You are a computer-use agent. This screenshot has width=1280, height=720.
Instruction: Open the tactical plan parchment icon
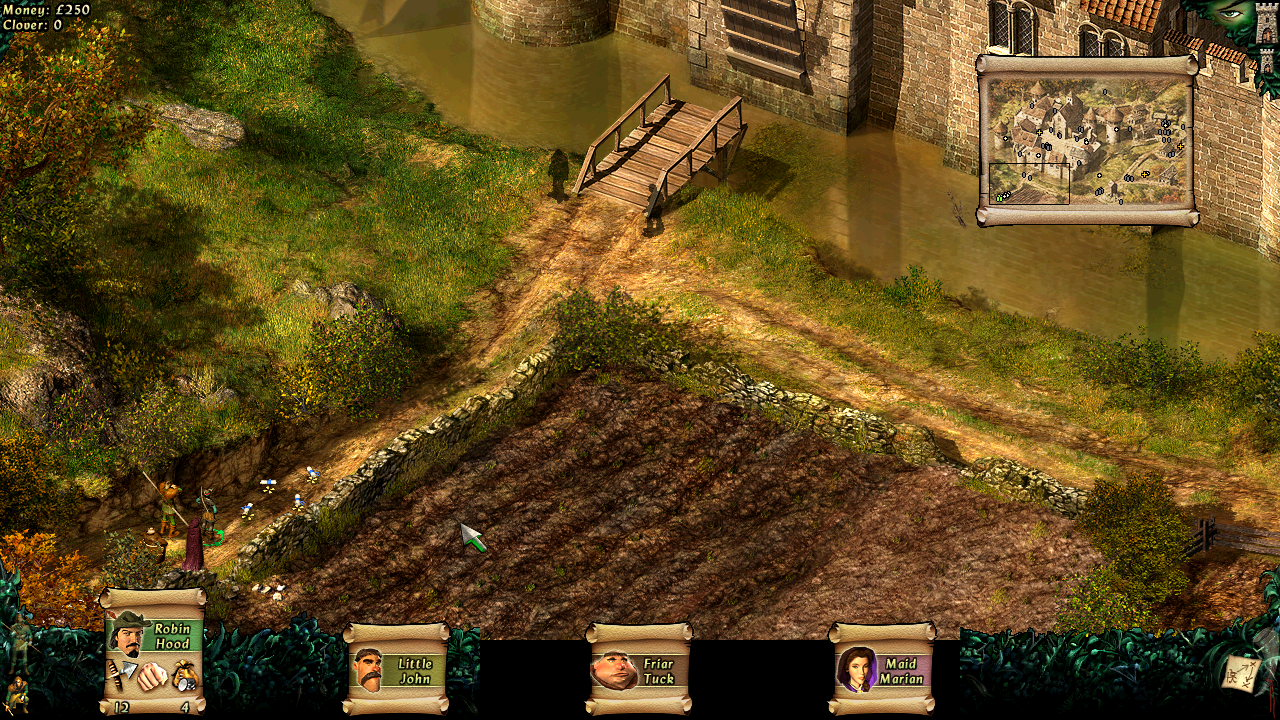pos(1238,675)
